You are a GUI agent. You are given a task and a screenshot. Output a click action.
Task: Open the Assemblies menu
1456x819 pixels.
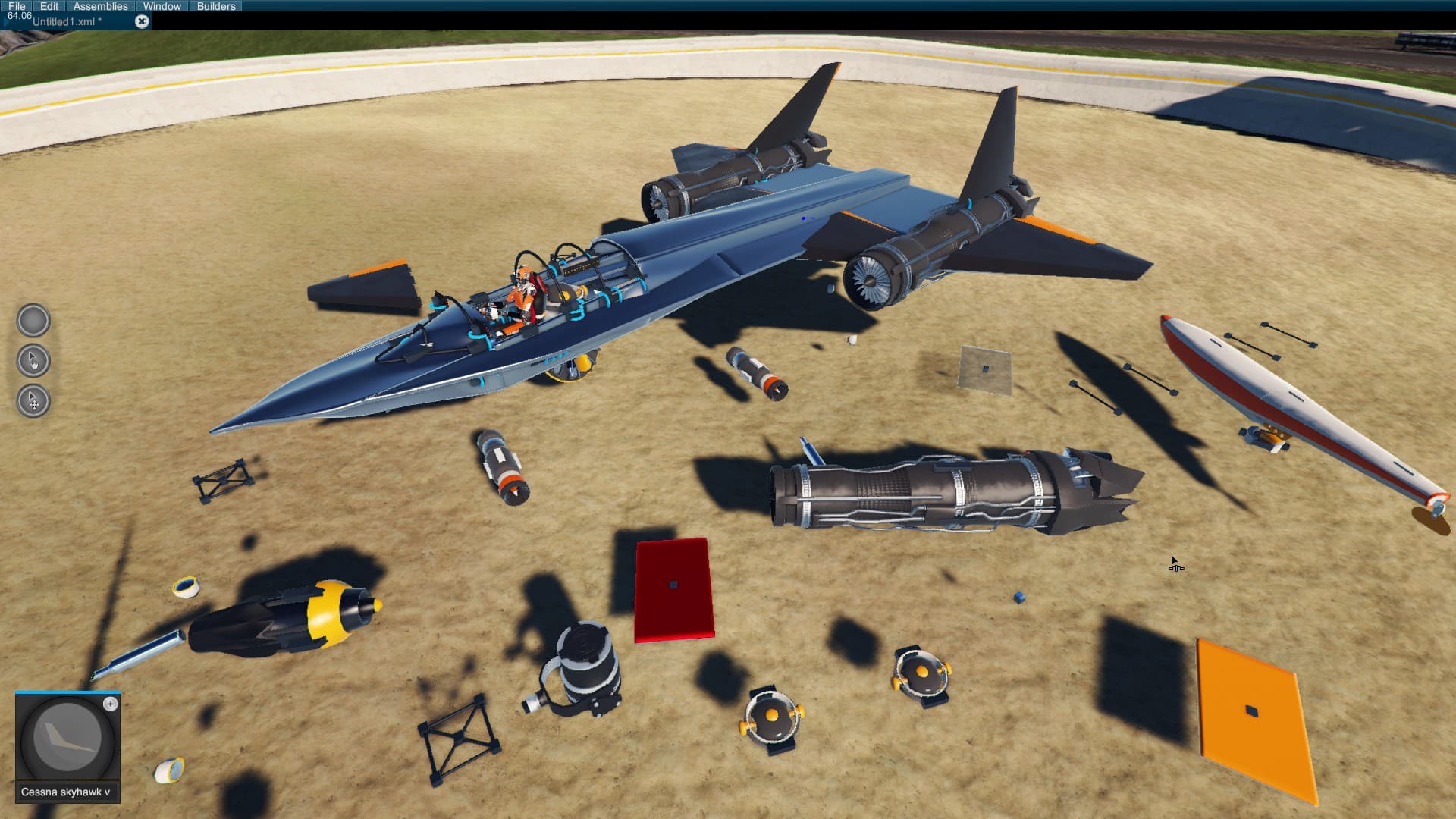[99, 5]
